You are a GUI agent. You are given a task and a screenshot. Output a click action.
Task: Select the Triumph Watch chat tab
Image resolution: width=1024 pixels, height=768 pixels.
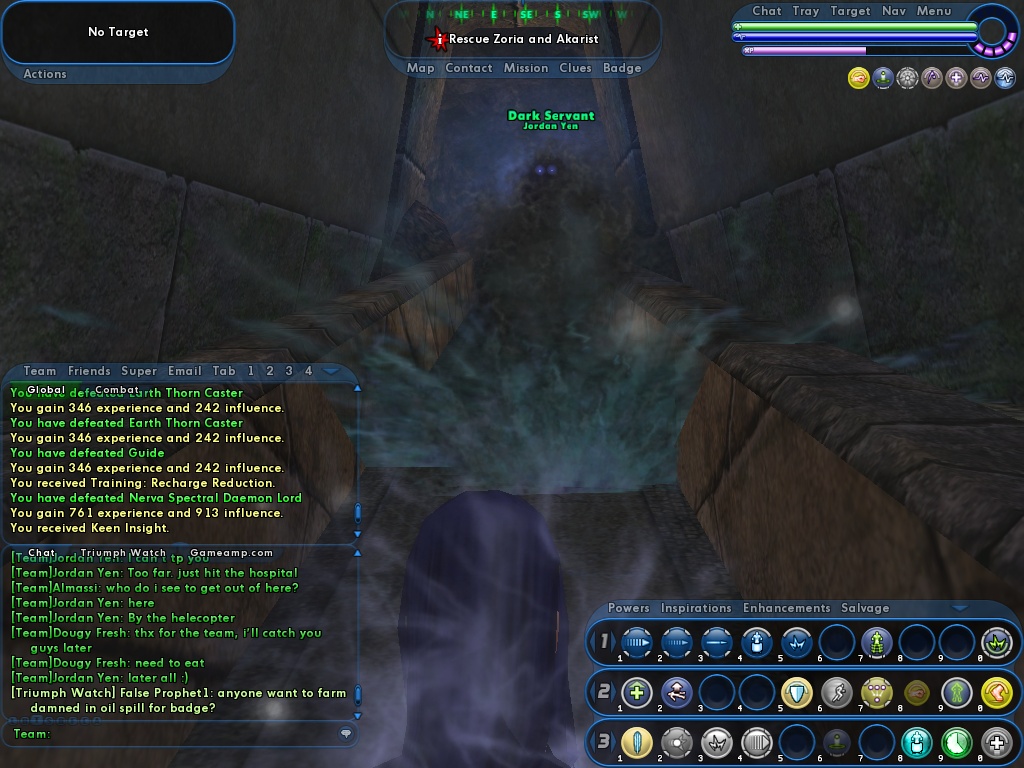[123, 552]
